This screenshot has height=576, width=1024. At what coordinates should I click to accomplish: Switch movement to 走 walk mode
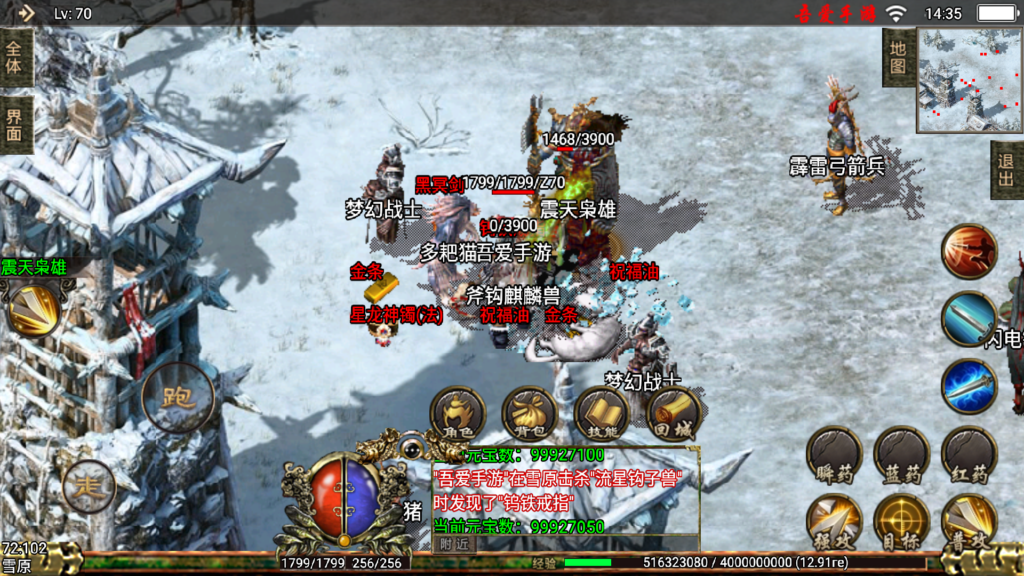[x=89, y=487]
